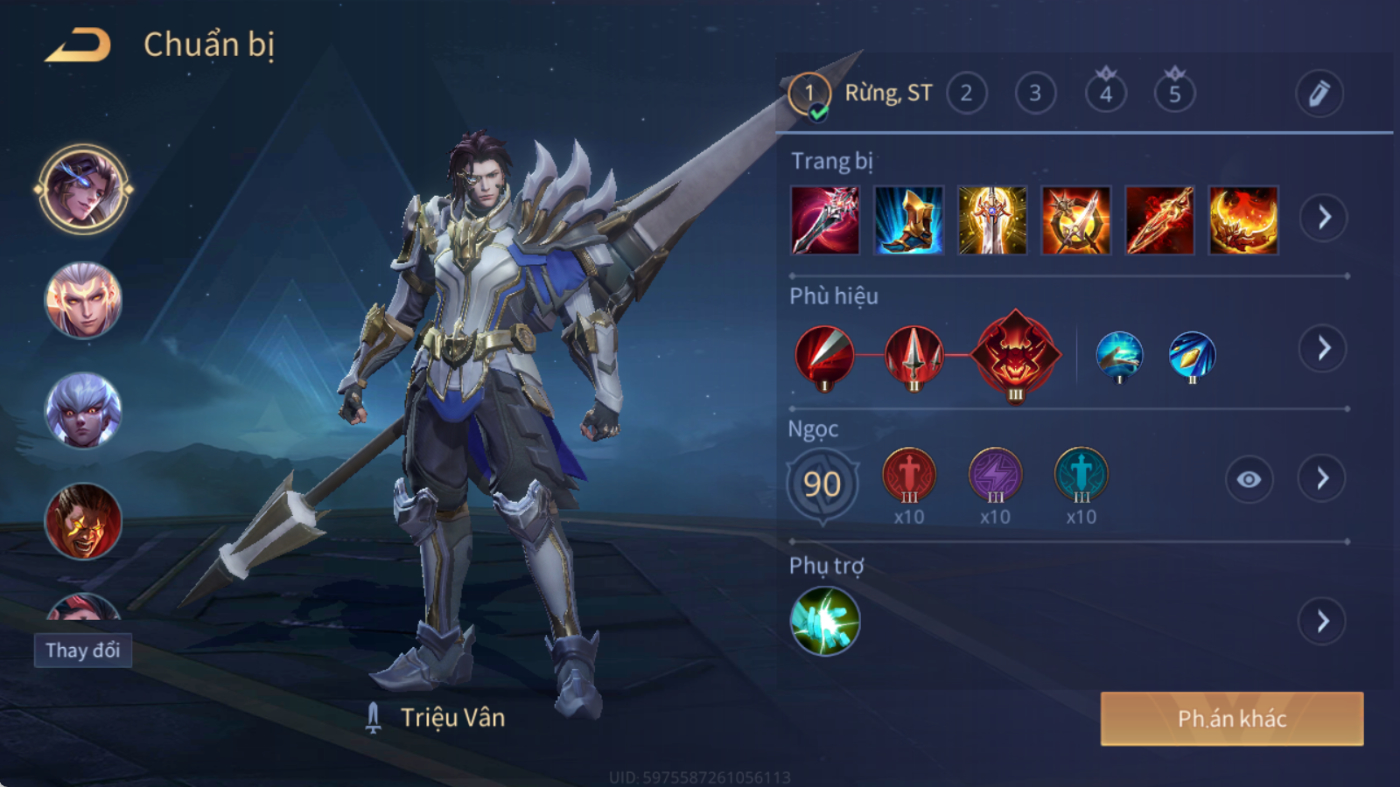Edit the loadout with the pencil icon

[x=1319, y=94]
